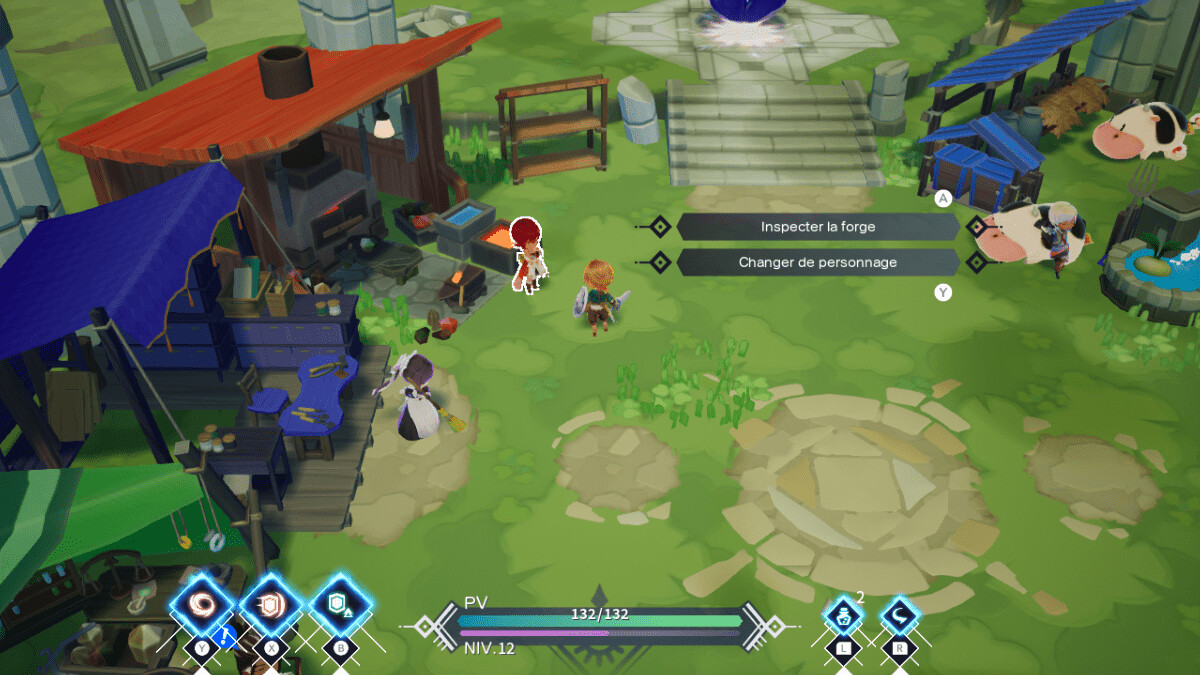Screen dimensions: 1200x675
Task: Activate the curved arrow dodge icon
Action: [x=897, y=614]
